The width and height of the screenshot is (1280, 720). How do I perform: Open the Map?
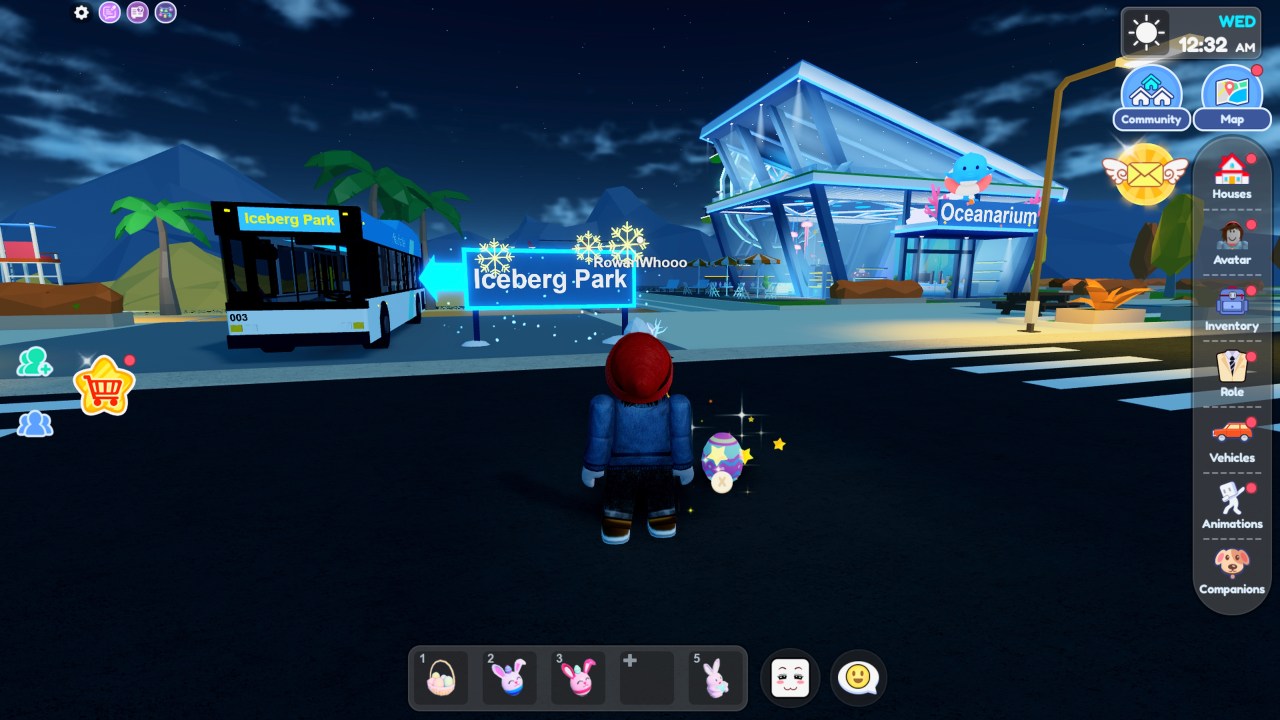click(x=1232, y=95)
